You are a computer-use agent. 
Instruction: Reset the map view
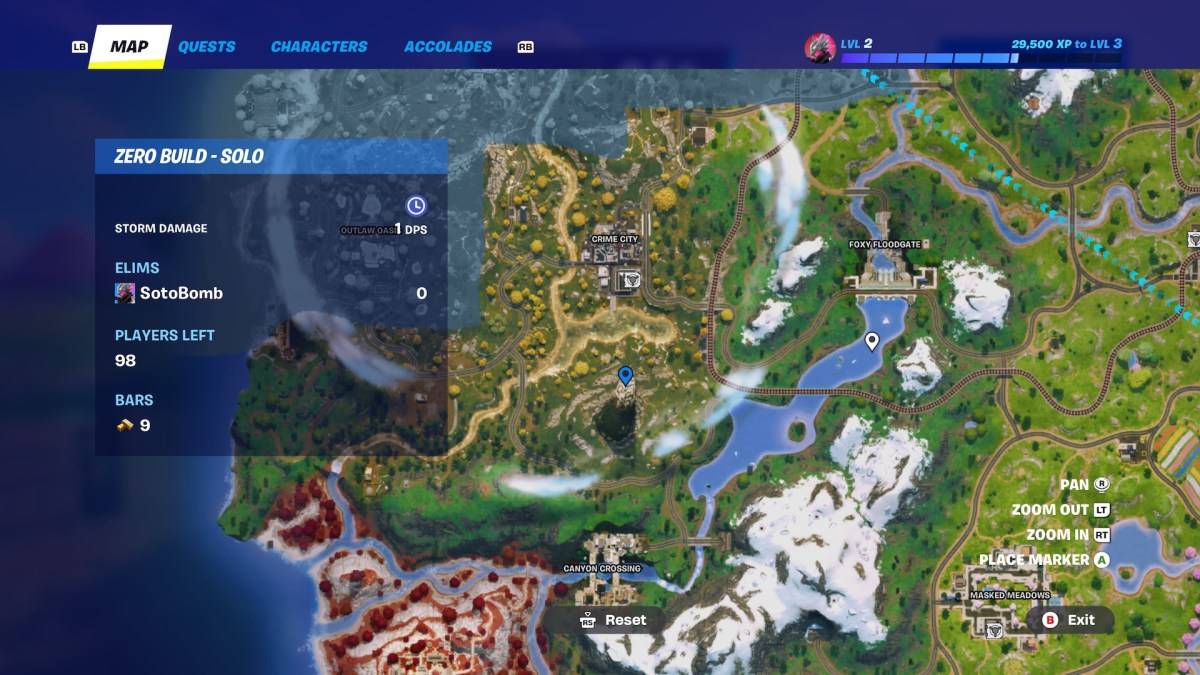tap(613, 620)
